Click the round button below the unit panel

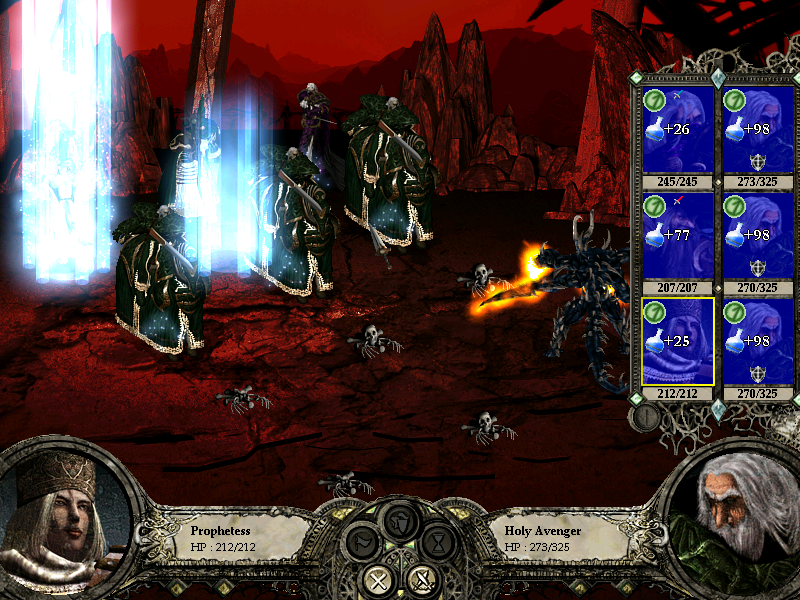click(646, 418)
